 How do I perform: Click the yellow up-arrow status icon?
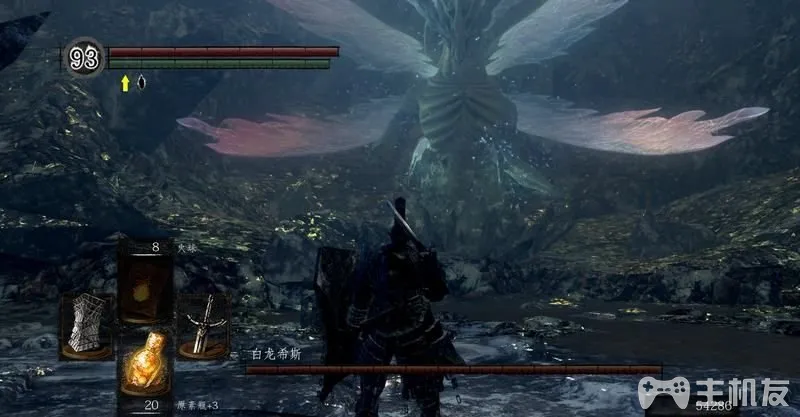(x=126, y=83)
